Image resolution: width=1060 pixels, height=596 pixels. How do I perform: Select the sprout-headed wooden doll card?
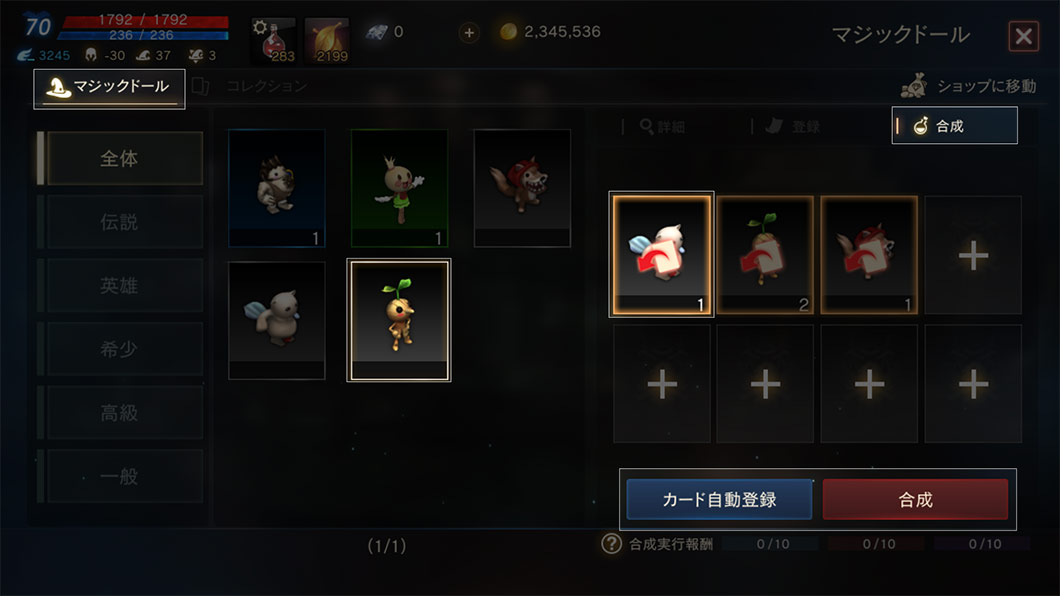point(399,319)
